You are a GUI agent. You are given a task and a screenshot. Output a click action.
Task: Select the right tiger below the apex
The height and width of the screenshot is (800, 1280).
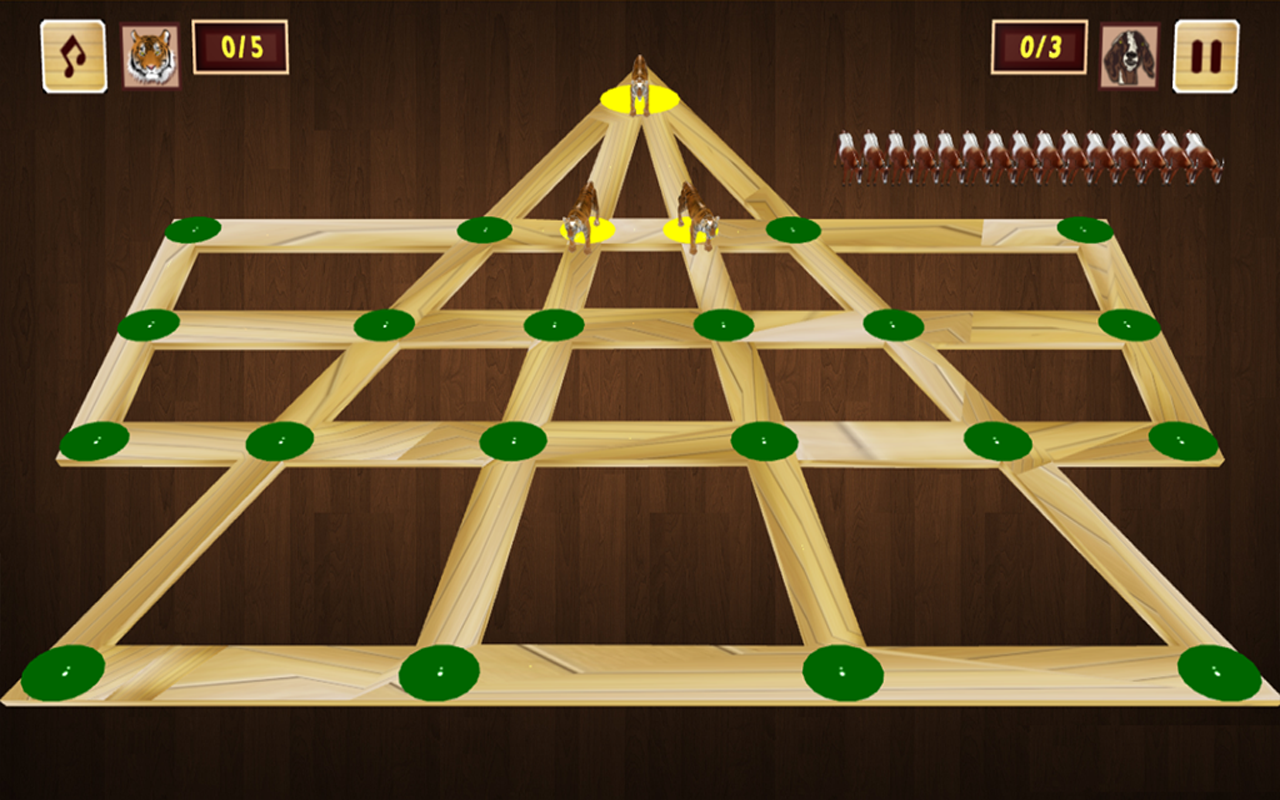point(695,222)
